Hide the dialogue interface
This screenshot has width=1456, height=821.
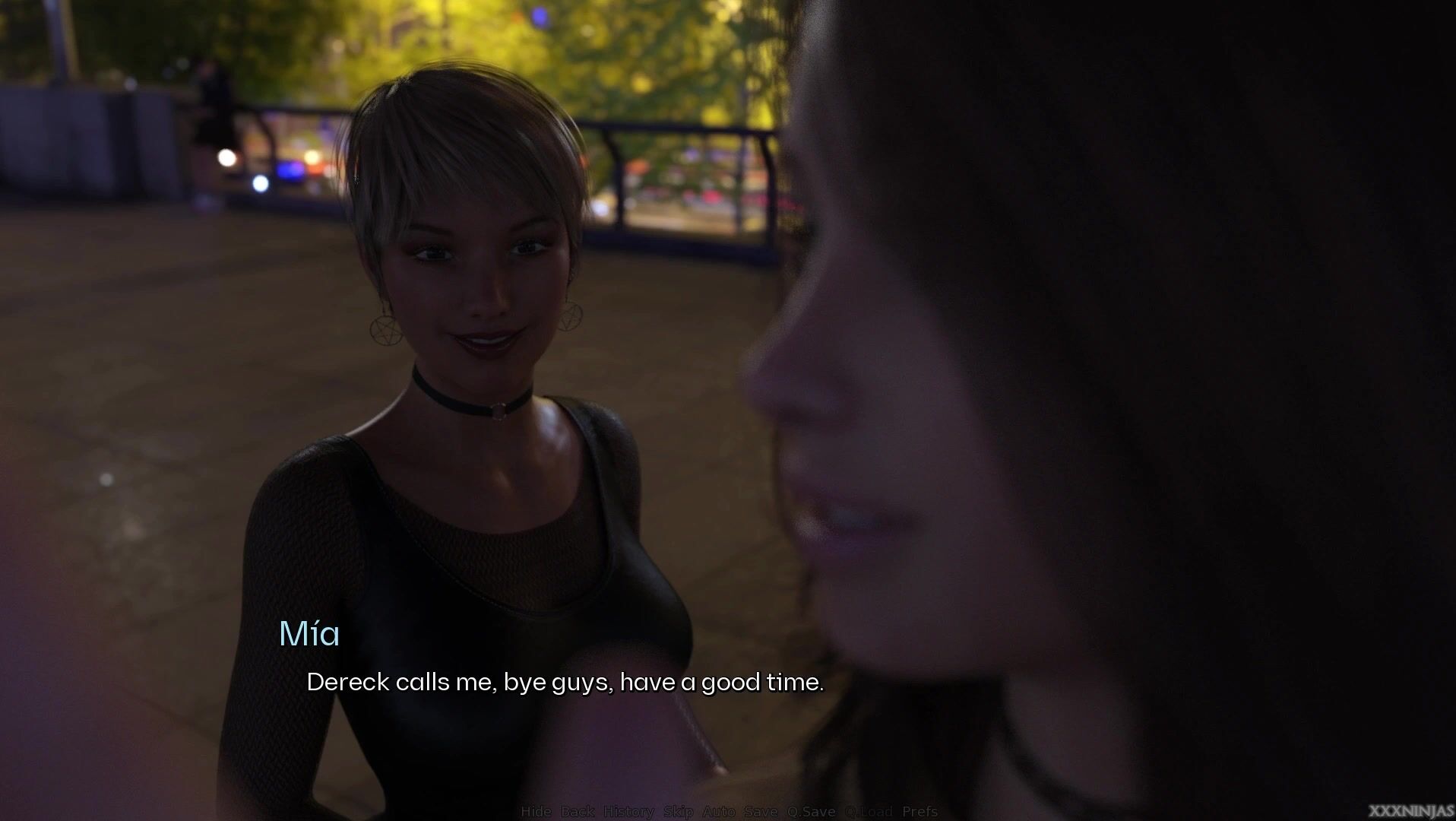pyautogui.click(x=536, y=812)
